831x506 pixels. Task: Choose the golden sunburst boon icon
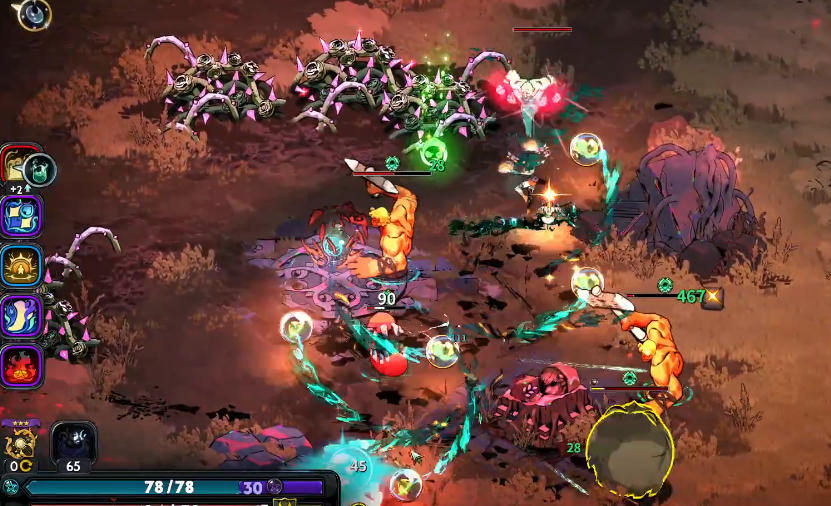coord(21,266)
